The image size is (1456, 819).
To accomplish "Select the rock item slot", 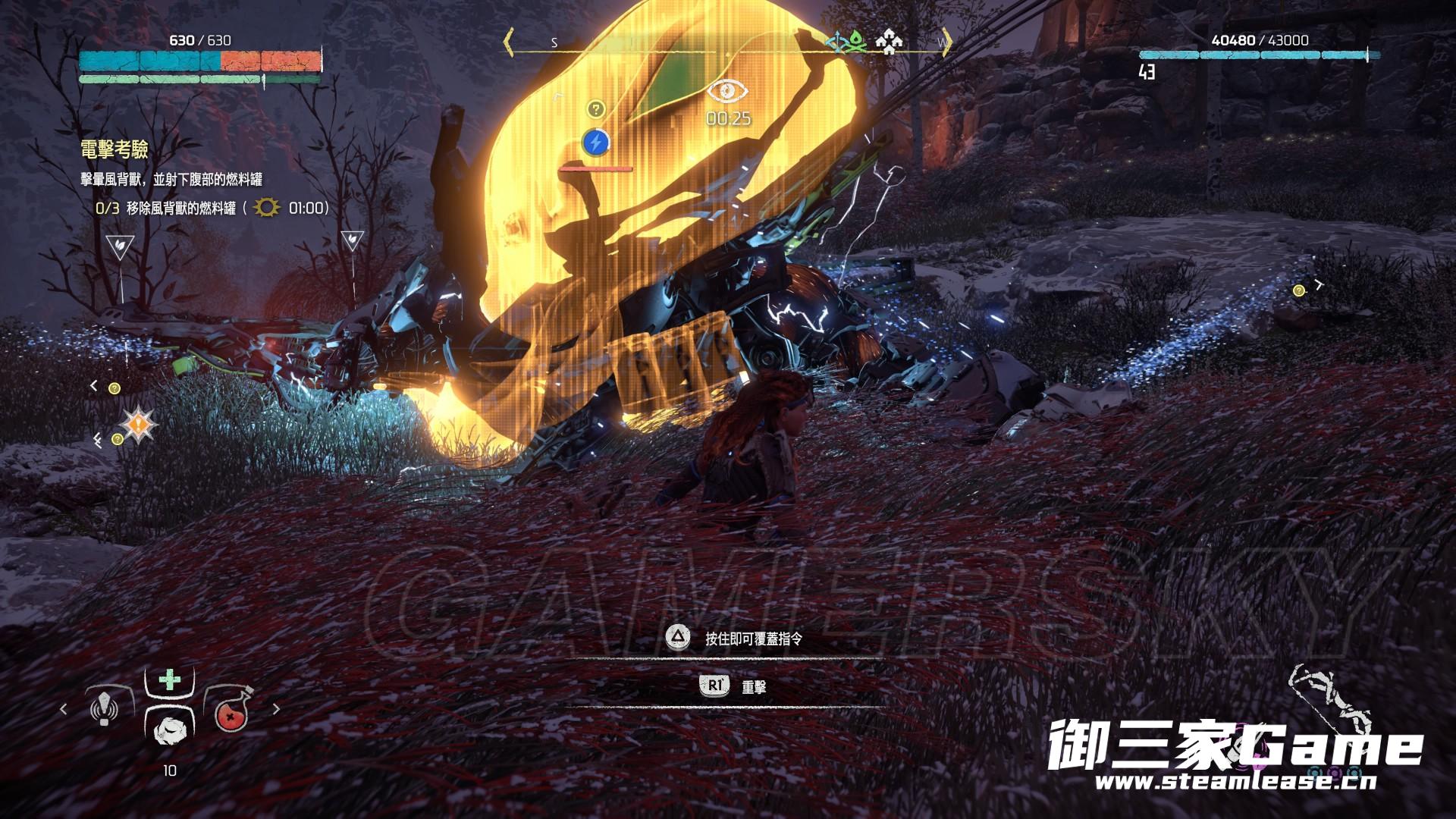I will tap(168, 730).
